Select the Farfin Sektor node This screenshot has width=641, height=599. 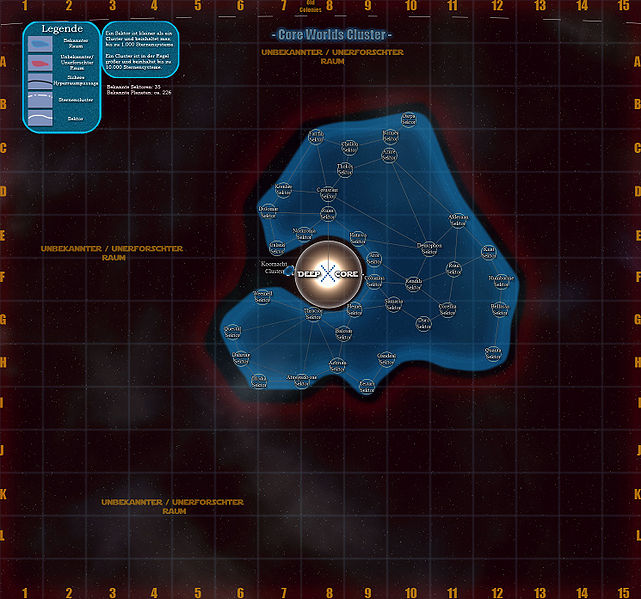(316, 136)
